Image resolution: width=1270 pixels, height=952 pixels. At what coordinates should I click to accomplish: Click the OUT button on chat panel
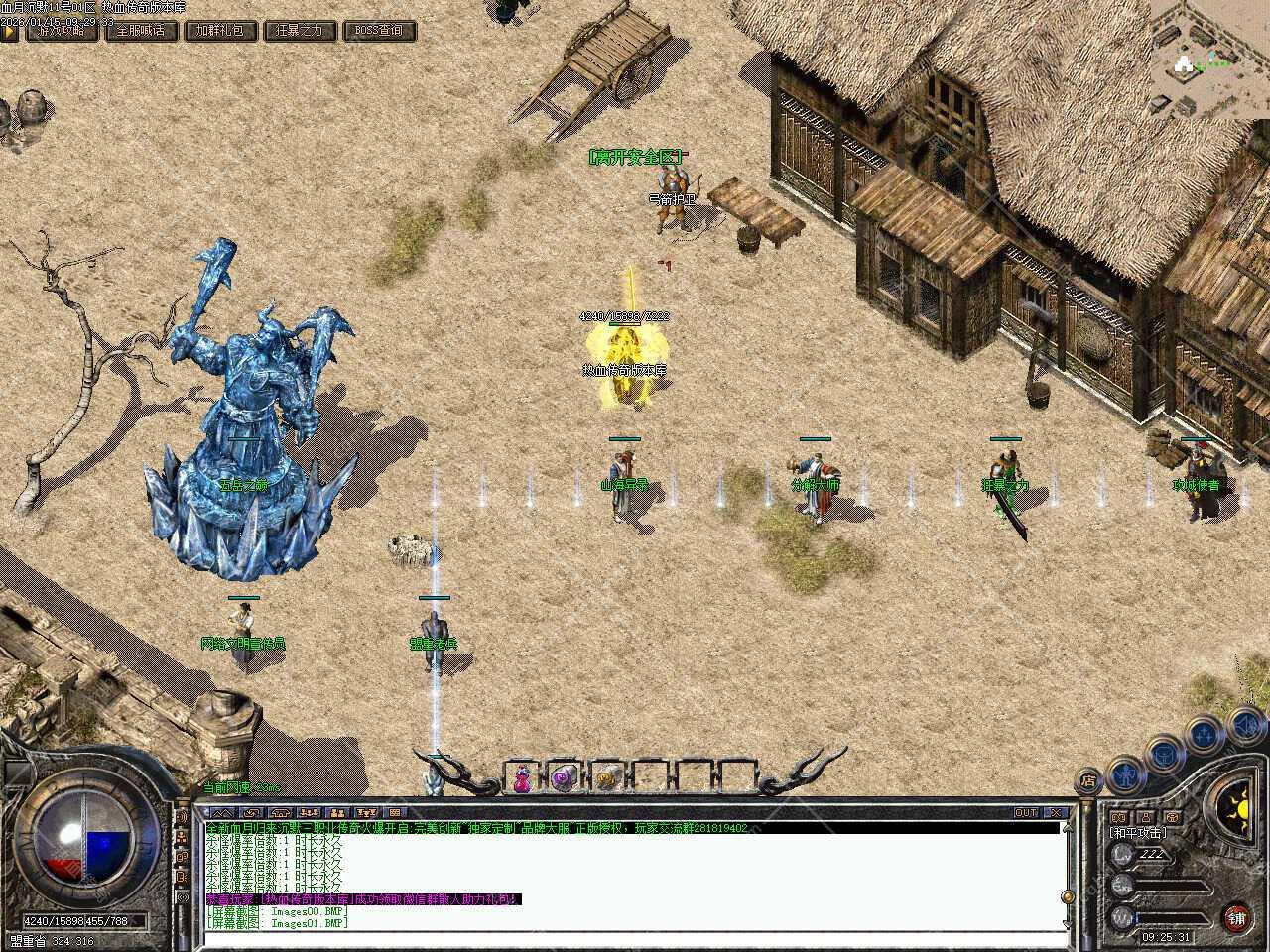click(1026, 812)
